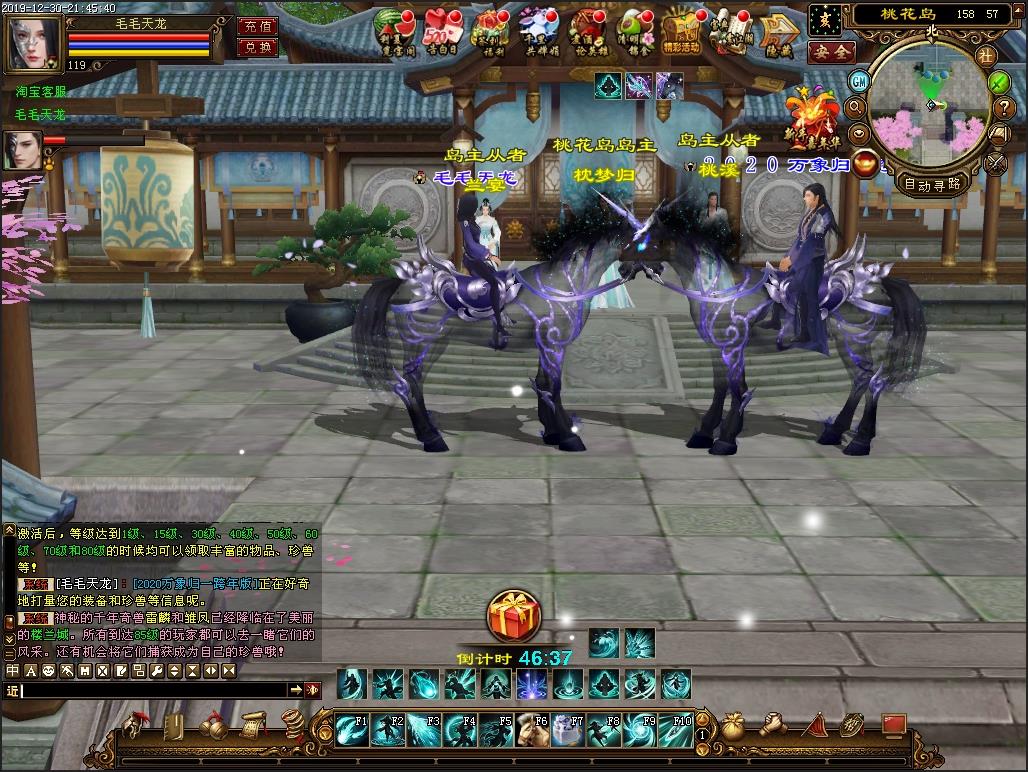The width and height of the screenshot is (1028, 772).
Task: Open the money bag inventory icon
Action: pos(733,725)
